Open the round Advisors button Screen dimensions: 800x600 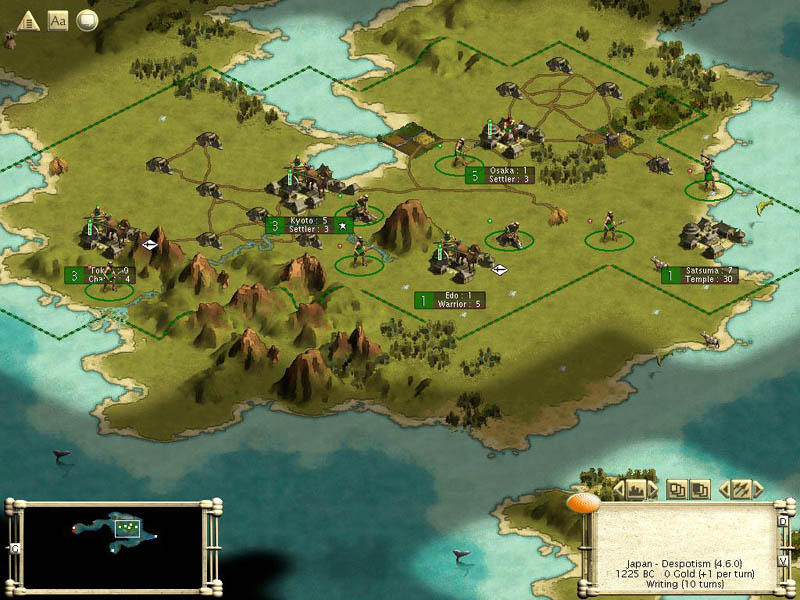[87, 21]
